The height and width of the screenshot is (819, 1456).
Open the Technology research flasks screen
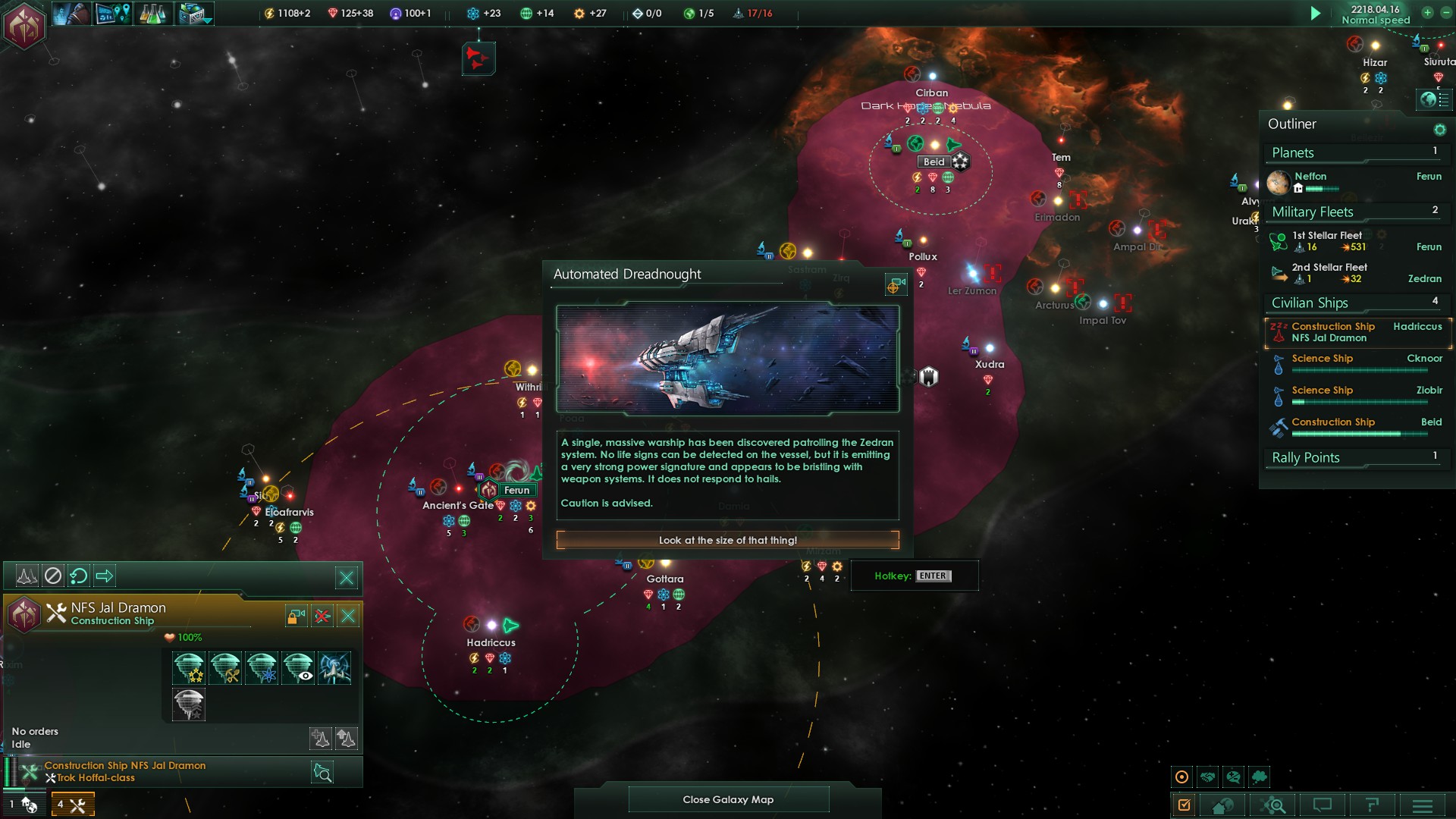(x=152, y=14)
